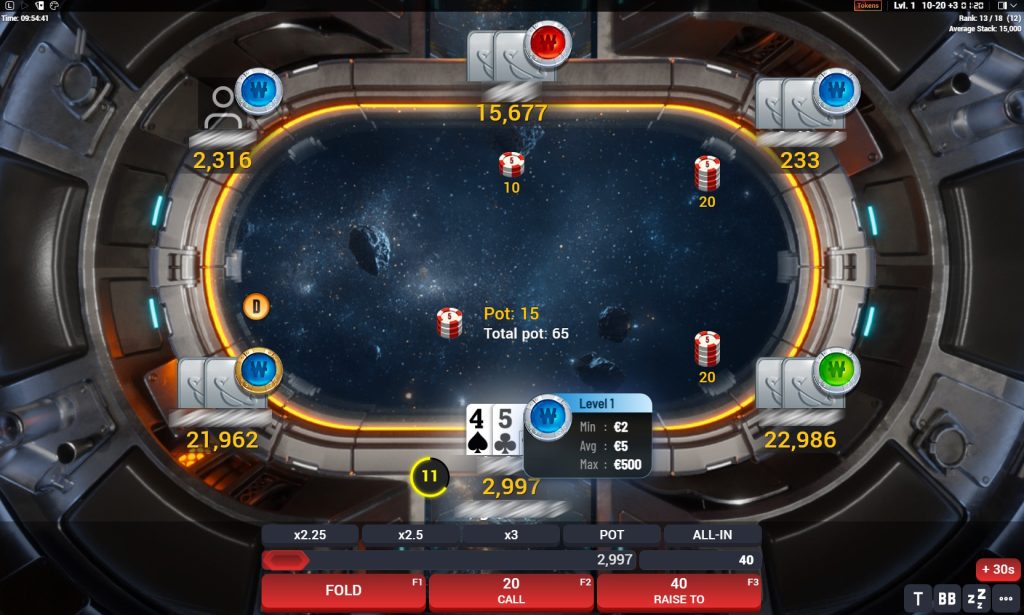Call the 20 chip bet

[511, 591]
